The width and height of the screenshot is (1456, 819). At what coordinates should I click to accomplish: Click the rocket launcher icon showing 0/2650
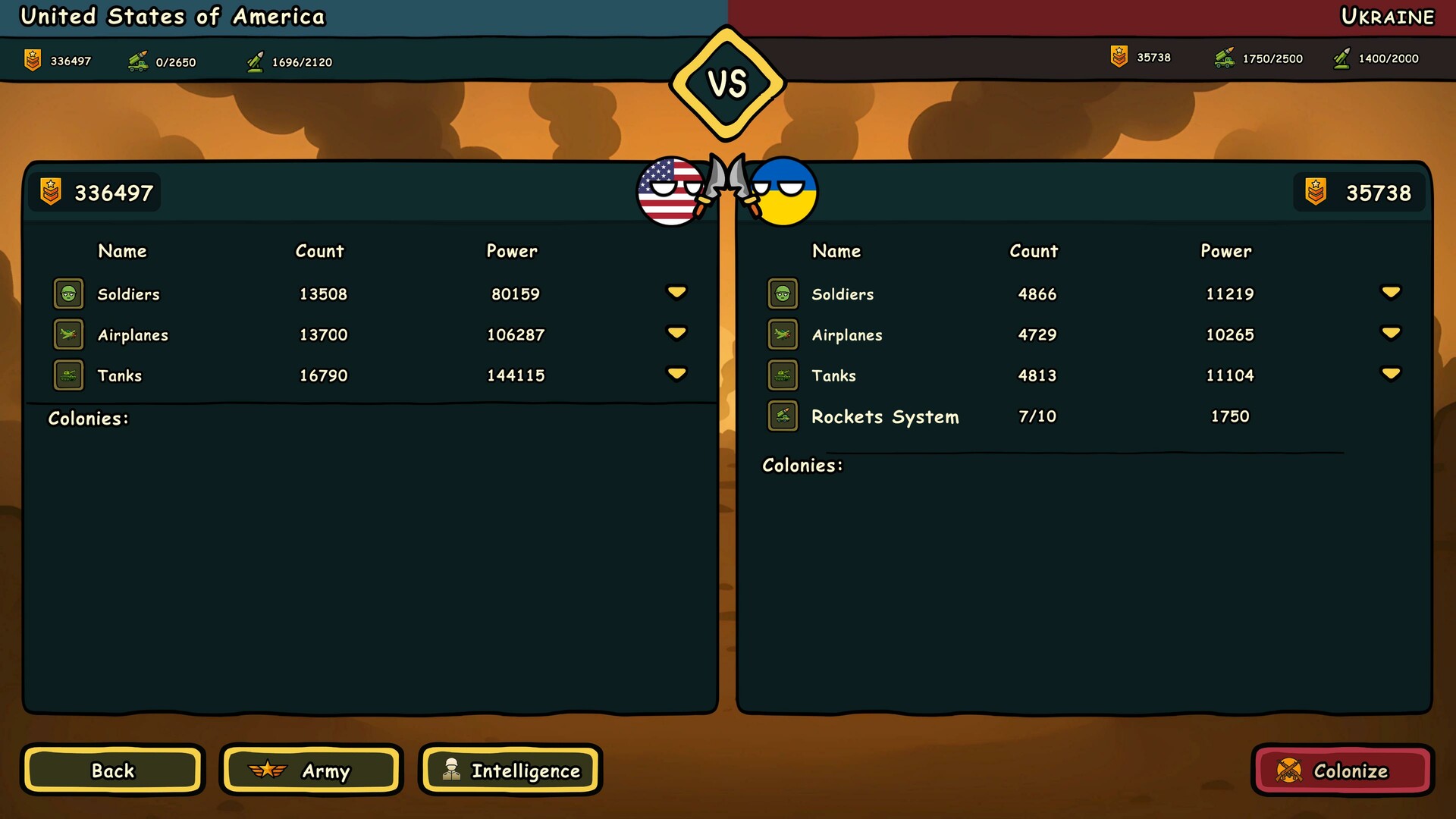(136, 60)
